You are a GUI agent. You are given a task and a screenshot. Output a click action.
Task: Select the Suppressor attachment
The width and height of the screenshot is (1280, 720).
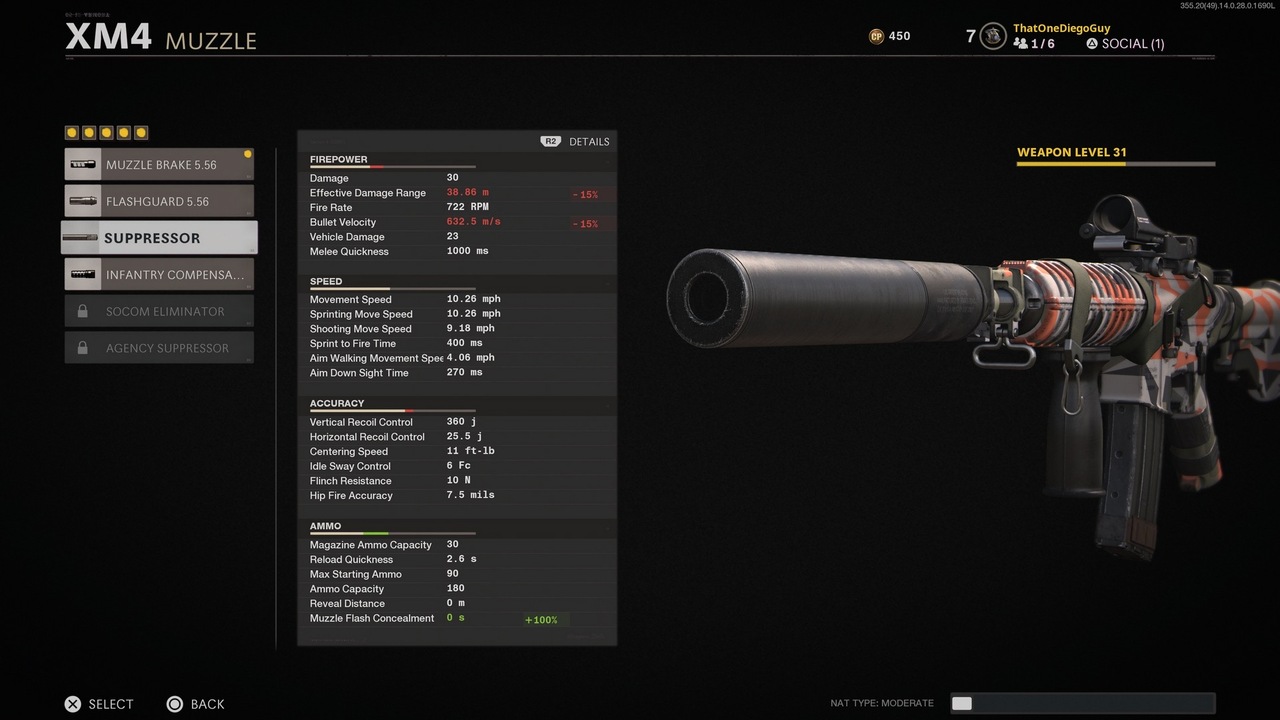160,238
